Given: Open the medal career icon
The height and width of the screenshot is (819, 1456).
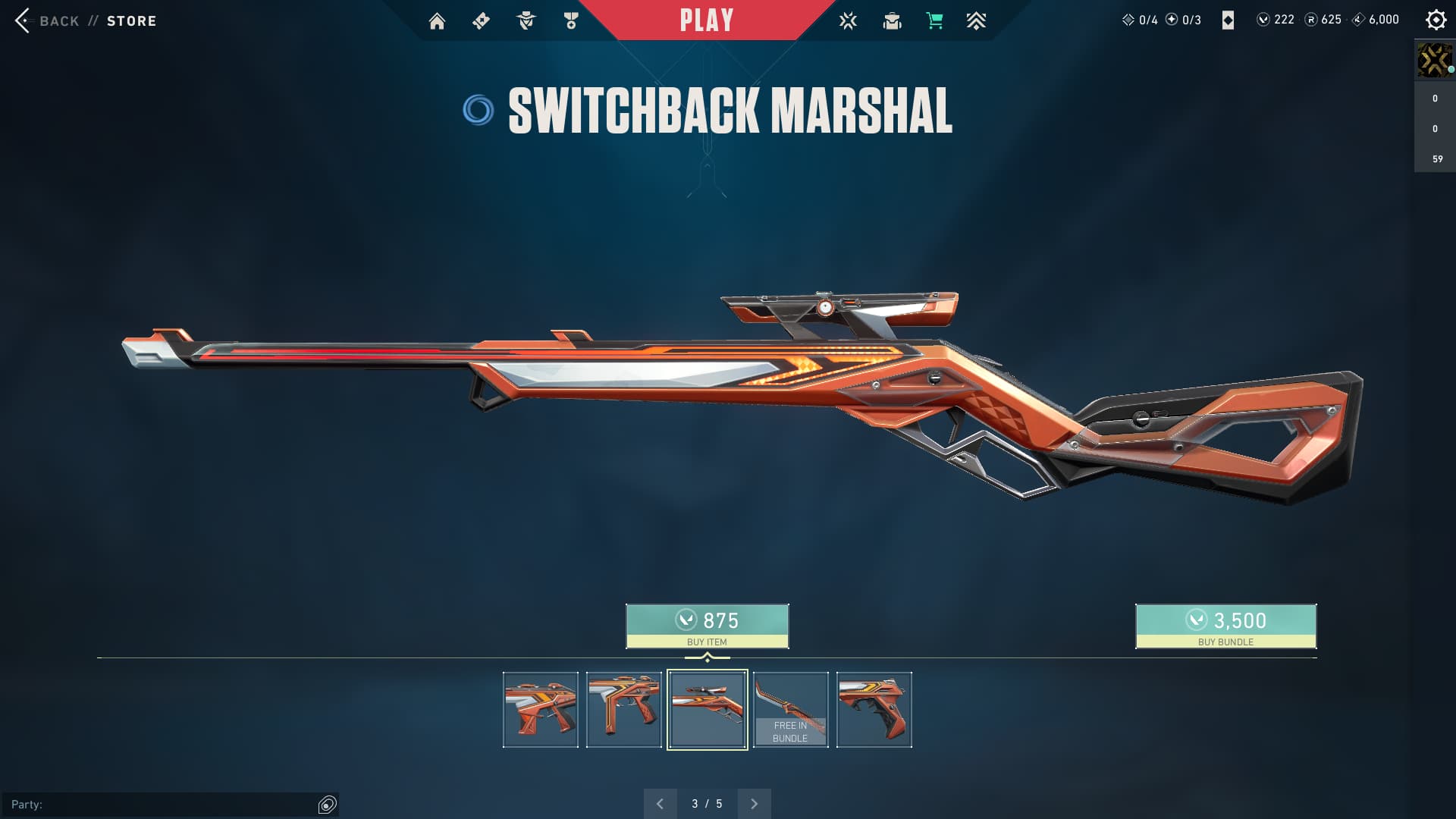Looking at the screenshot, I should (571, 21).
